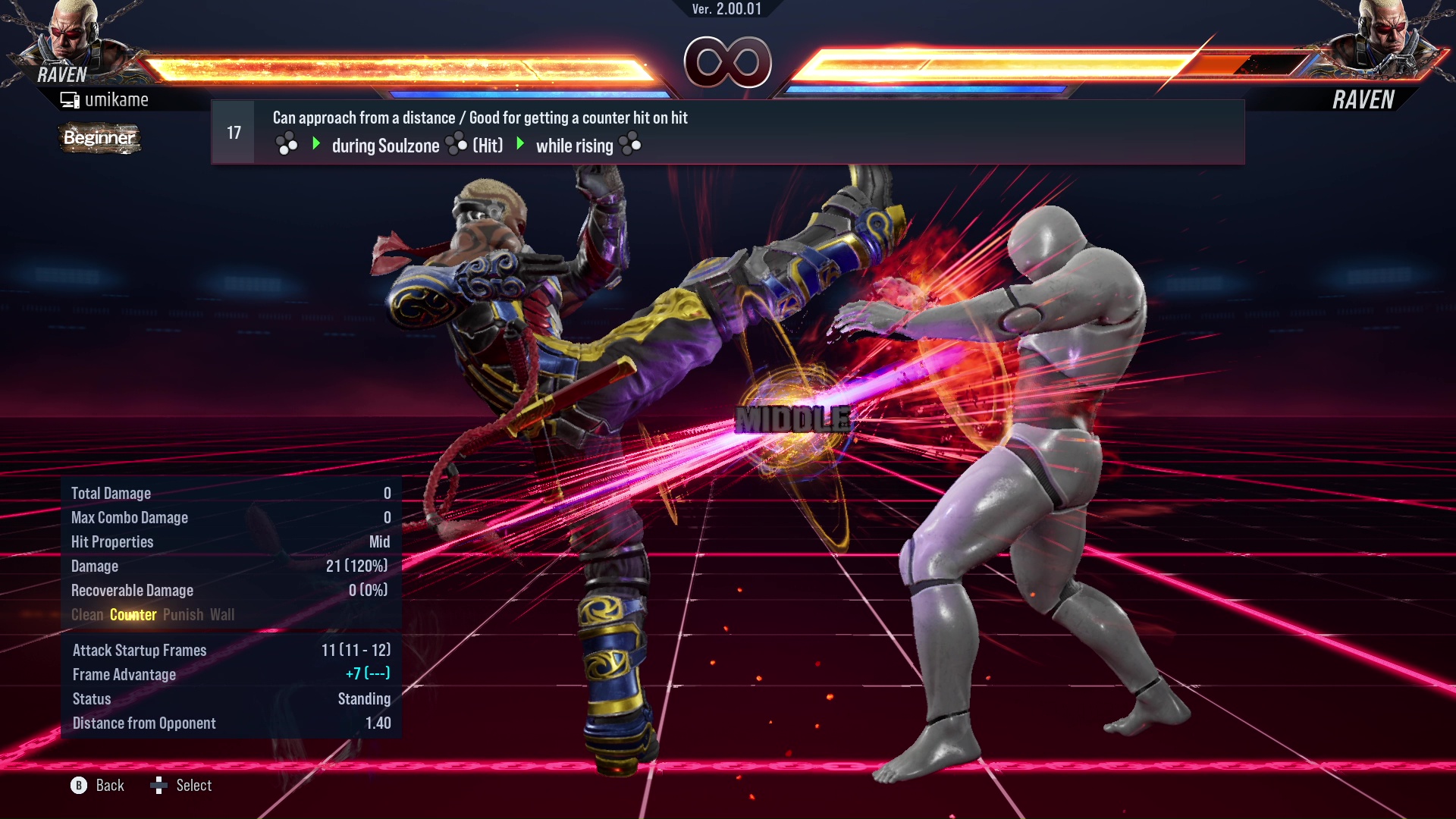The height and width of the screenshot is (819, 1456).
Task: Click the umikame player name plate
Action: point(118,99)
